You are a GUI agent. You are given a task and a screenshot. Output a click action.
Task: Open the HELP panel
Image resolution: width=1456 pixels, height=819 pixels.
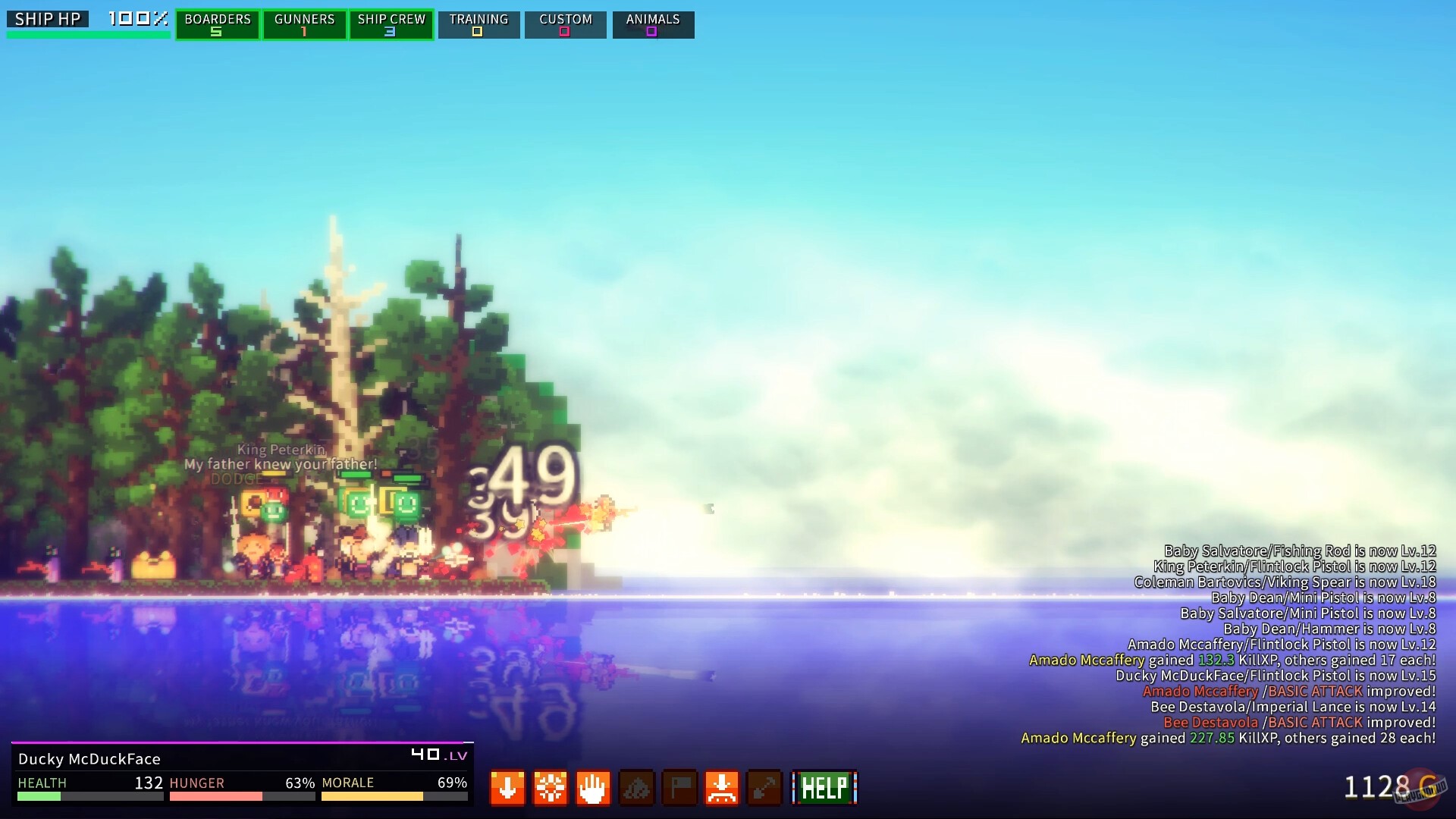click(824, 787)
